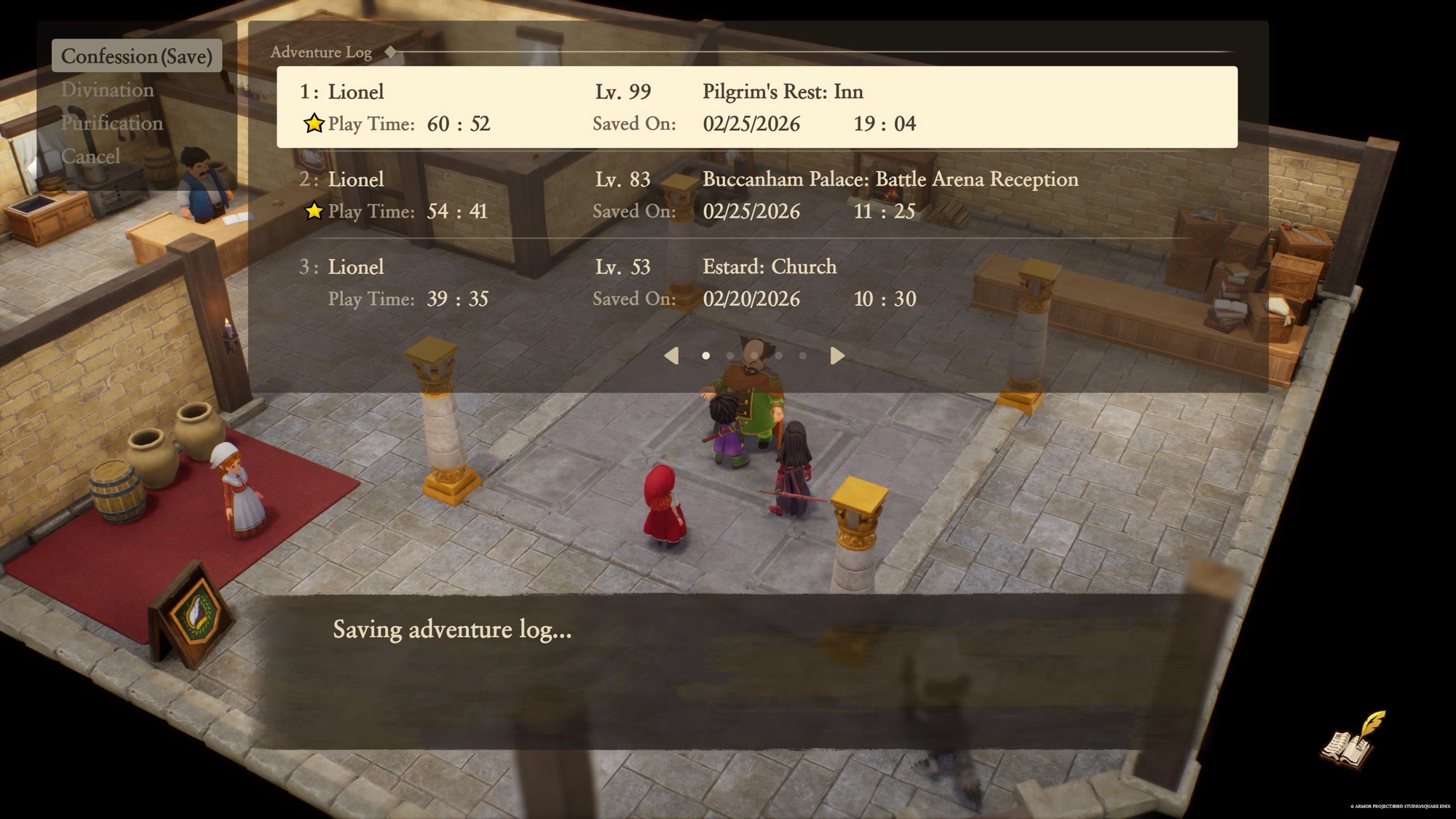Viewport: 1456px width, 819px height.
Task: Go to next adventure log page arrow
Action: click(837, 355)
